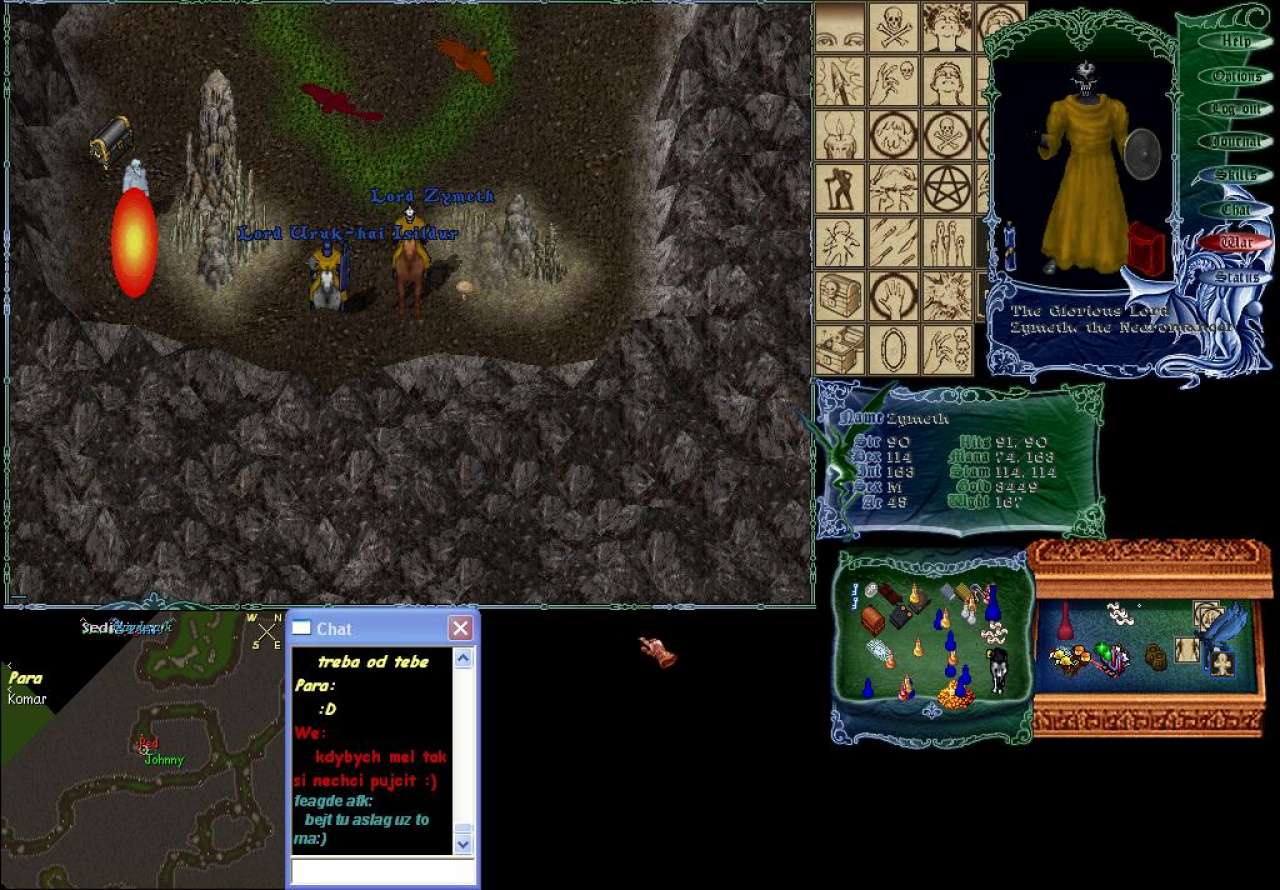The height and width of the screenshot is (890, 1280).
Task: Use the old man with cane spell icon
Action: [x=840, y=188]
